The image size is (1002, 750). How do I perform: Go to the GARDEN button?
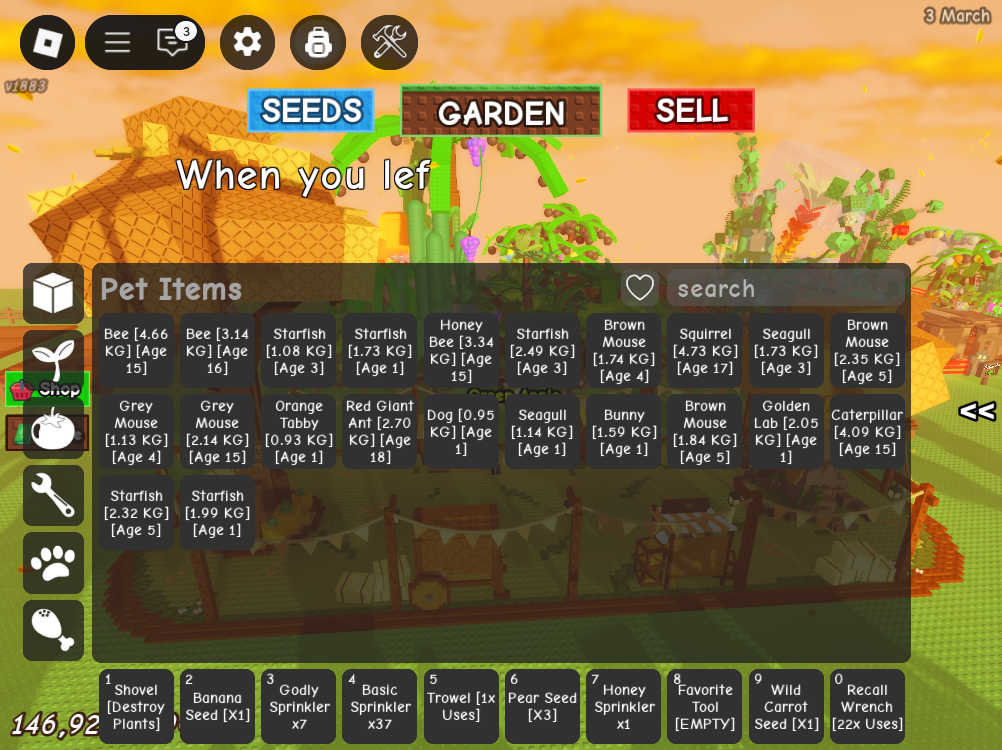pyautogui.click(x=501, y=112)
